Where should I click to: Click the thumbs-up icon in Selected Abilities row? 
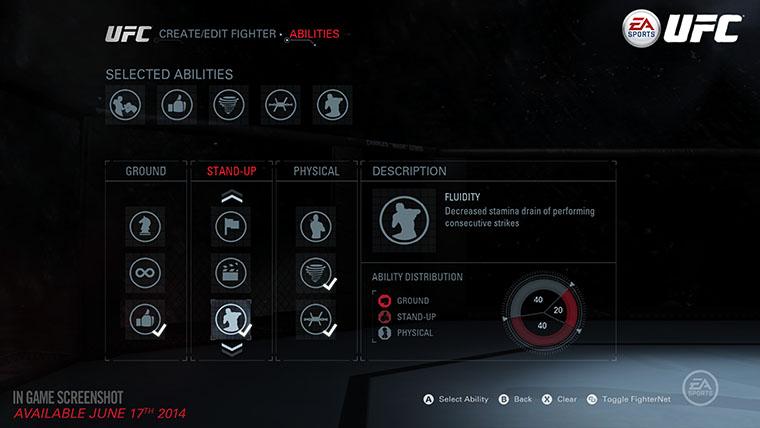[x=177, y=104]
